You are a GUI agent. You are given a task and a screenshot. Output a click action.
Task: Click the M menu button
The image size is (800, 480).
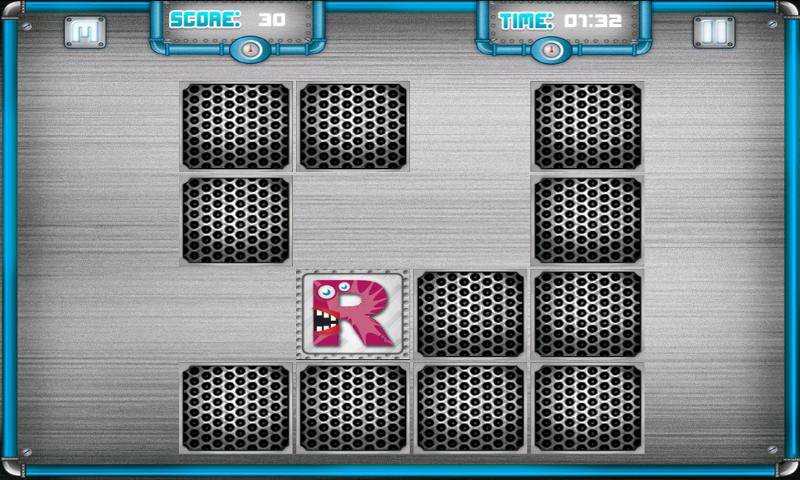click(85, 32)
